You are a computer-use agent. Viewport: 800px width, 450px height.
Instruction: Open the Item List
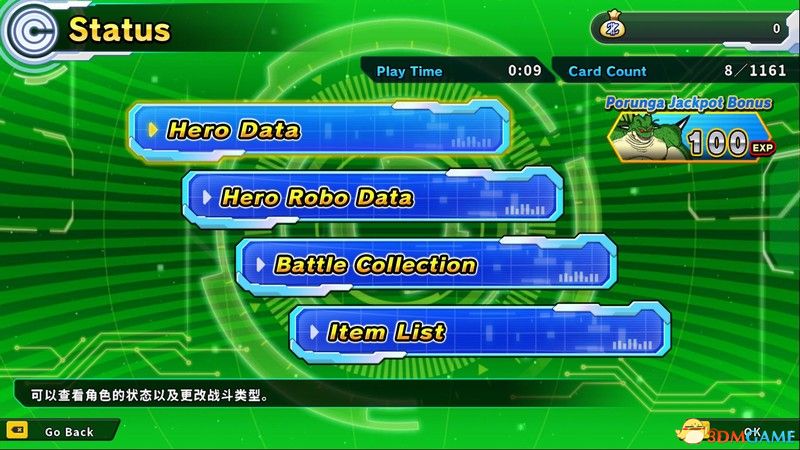coord(479,332)
